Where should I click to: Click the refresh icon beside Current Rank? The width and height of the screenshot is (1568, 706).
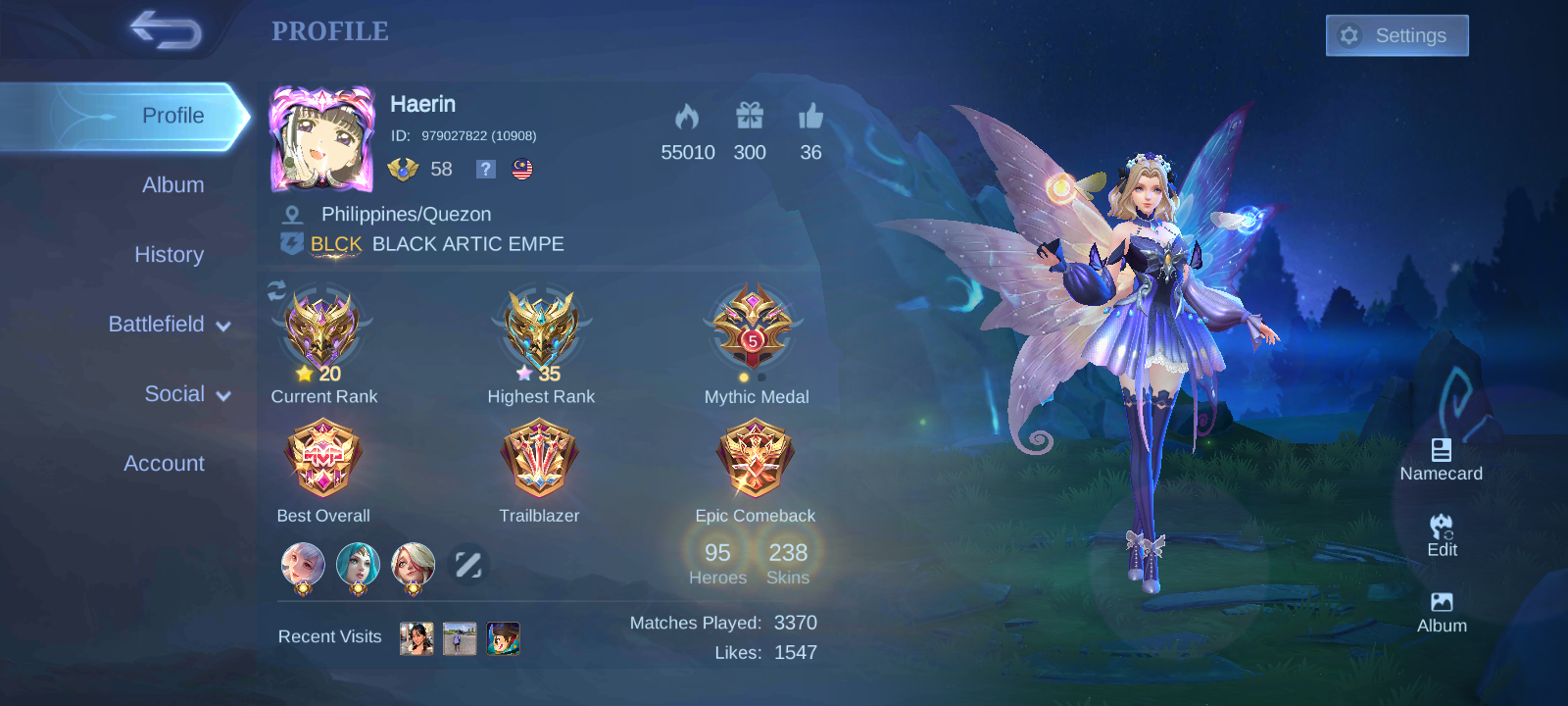click(x=275, y=287)
